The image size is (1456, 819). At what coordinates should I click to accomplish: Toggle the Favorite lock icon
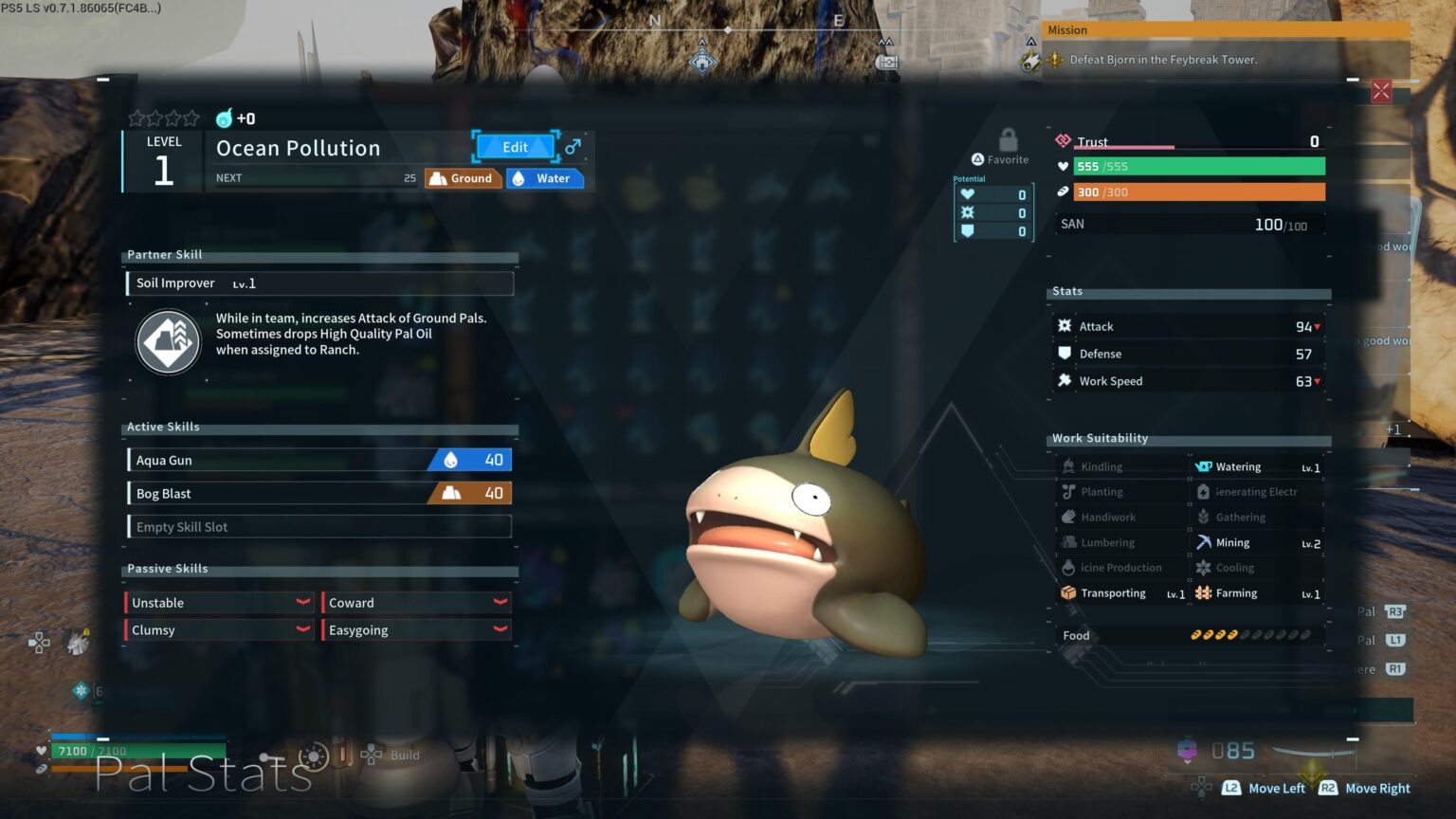pos(1008,140)
